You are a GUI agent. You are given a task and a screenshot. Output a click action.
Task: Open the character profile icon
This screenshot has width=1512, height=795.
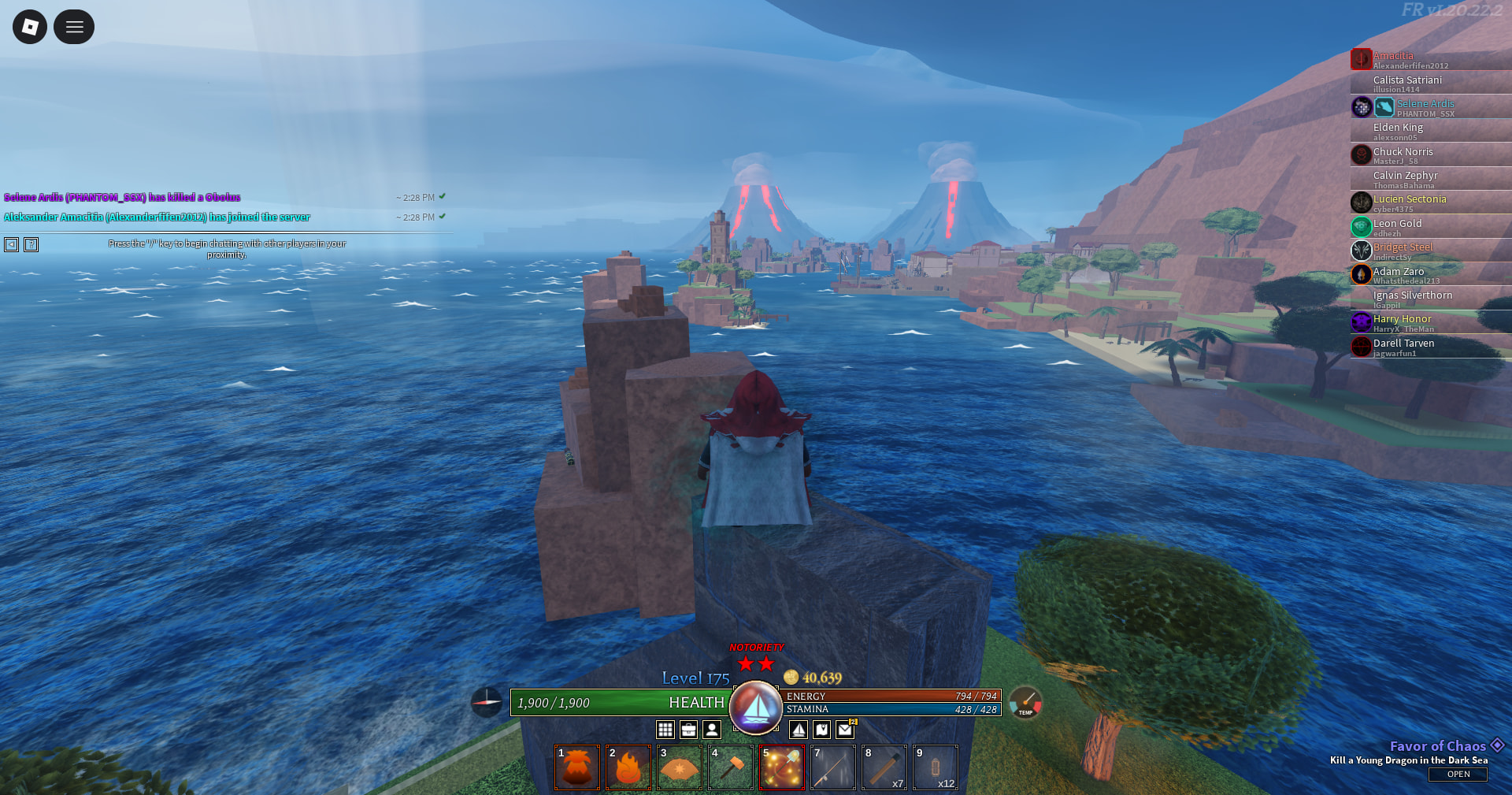point(712,730)
